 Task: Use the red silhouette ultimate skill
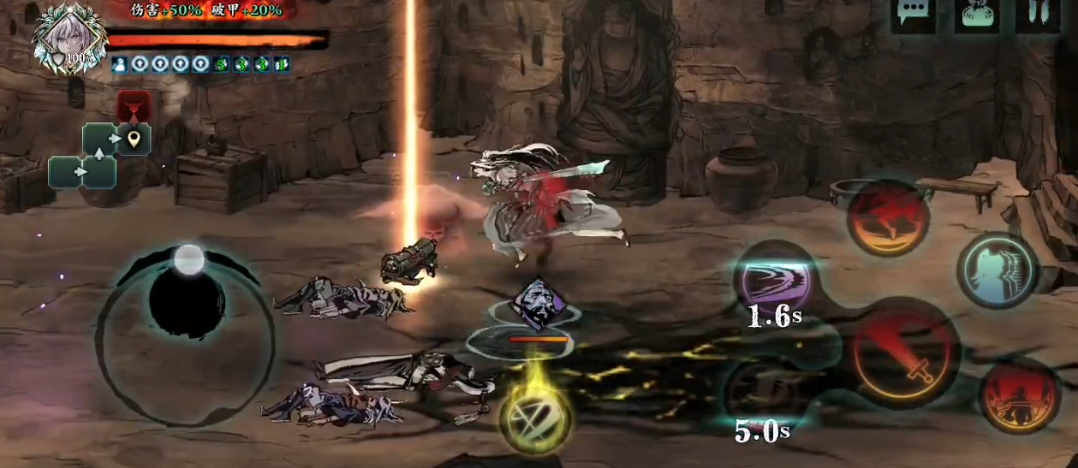1019,394
